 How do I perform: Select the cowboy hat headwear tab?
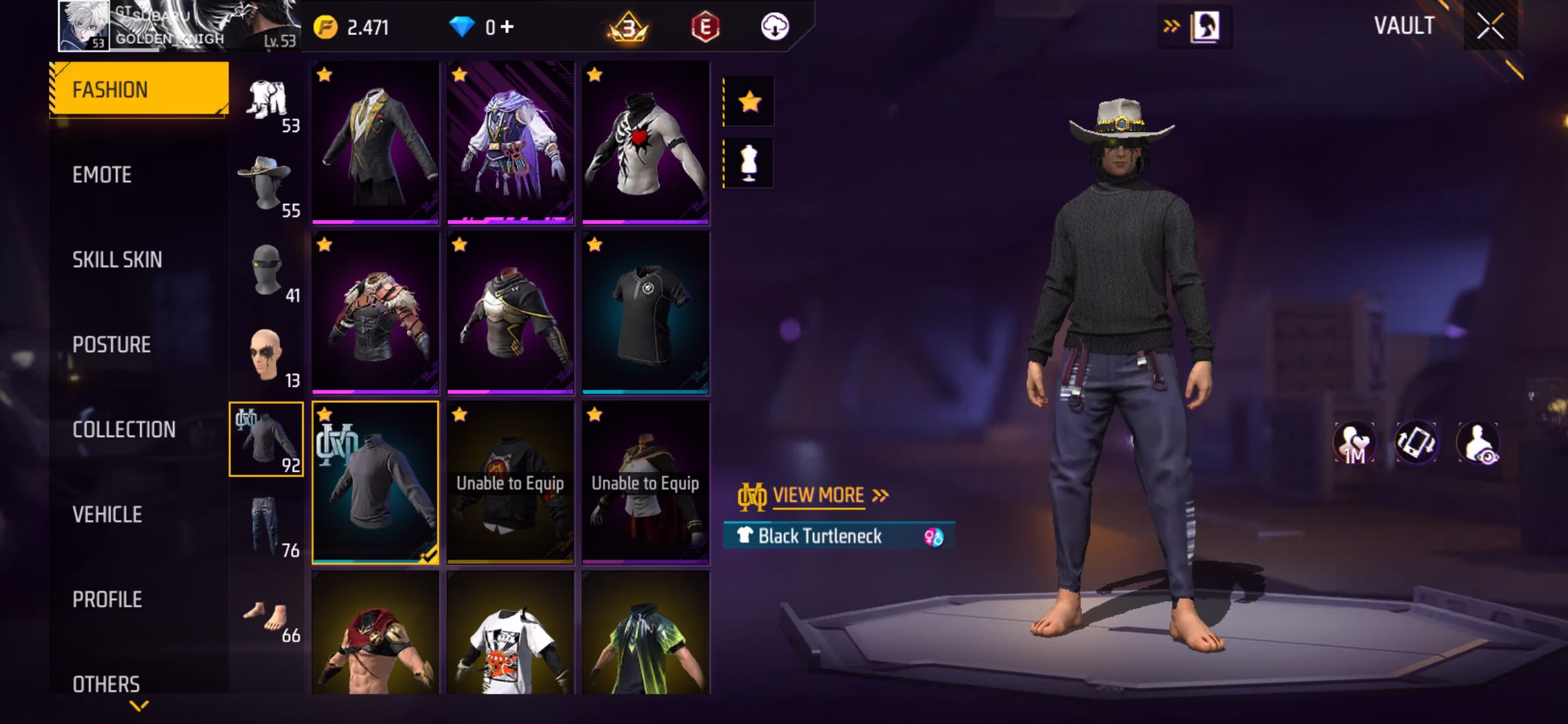(267, 186)
